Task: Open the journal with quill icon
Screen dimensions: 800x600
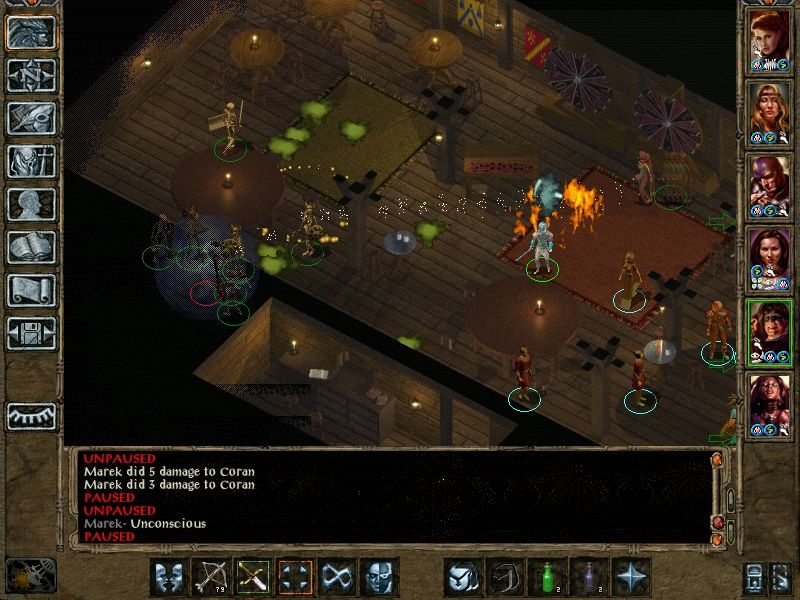Action: [31, 118]
